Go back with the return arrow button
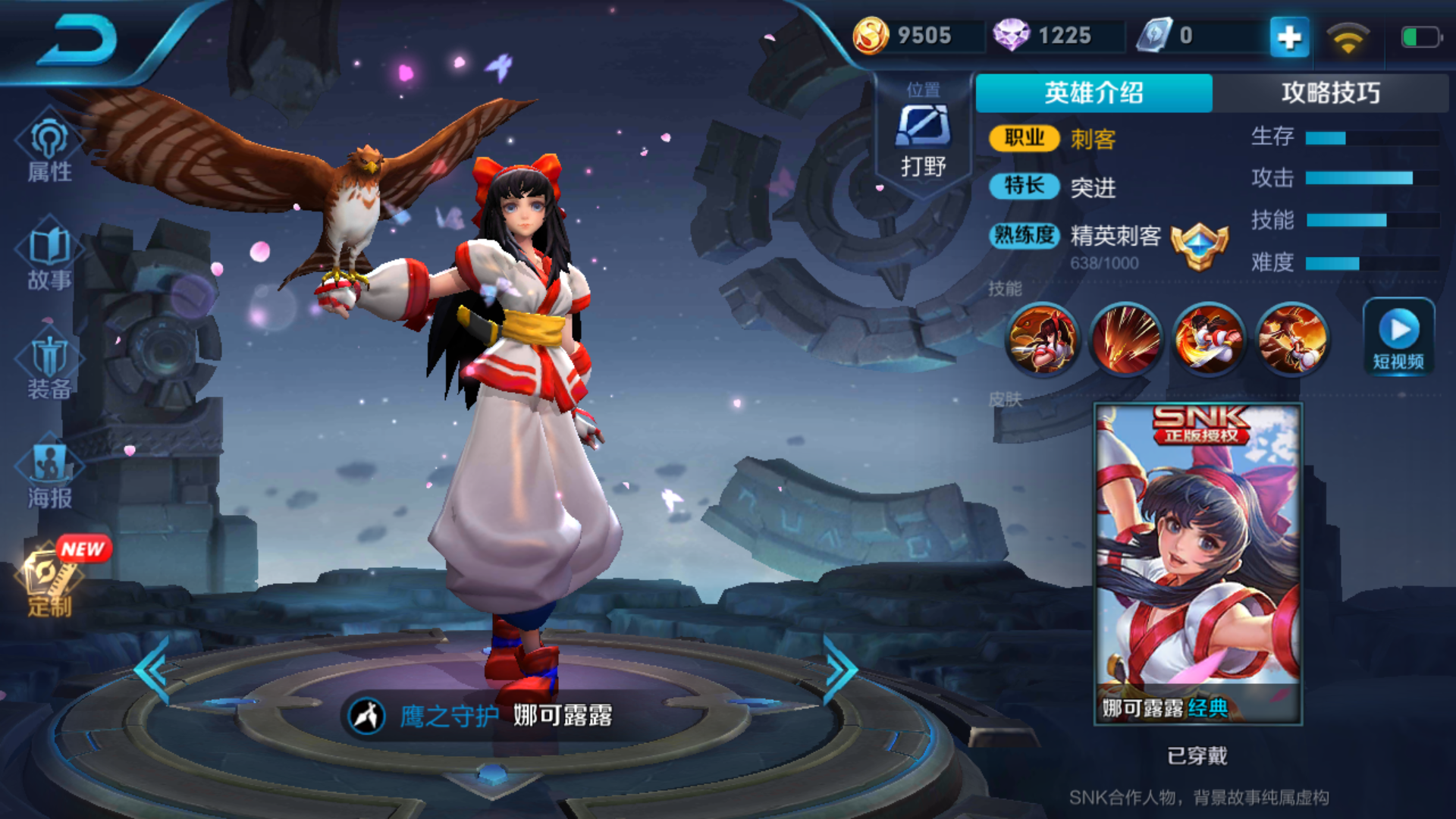 [77, 39]
